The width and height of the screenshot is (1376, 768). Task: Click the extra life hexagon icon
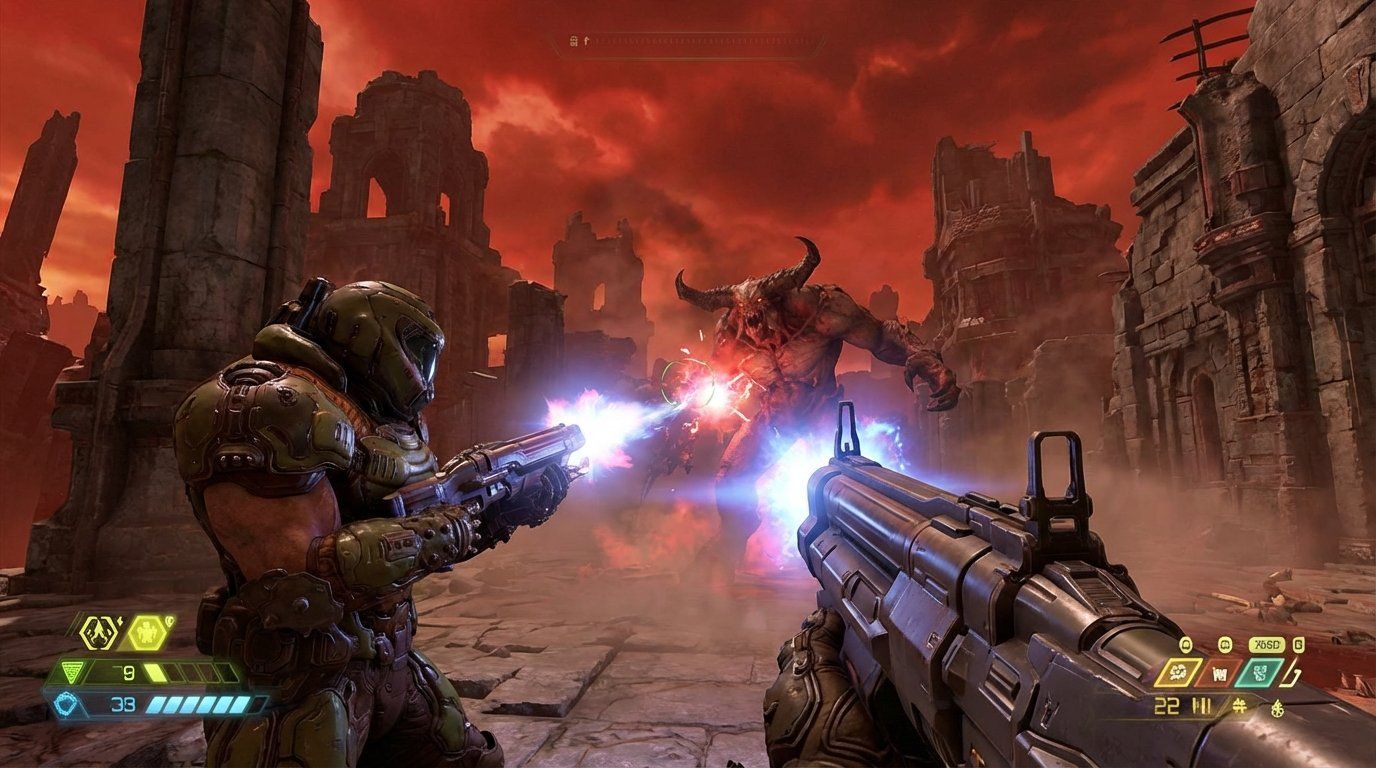pos(147,632)
